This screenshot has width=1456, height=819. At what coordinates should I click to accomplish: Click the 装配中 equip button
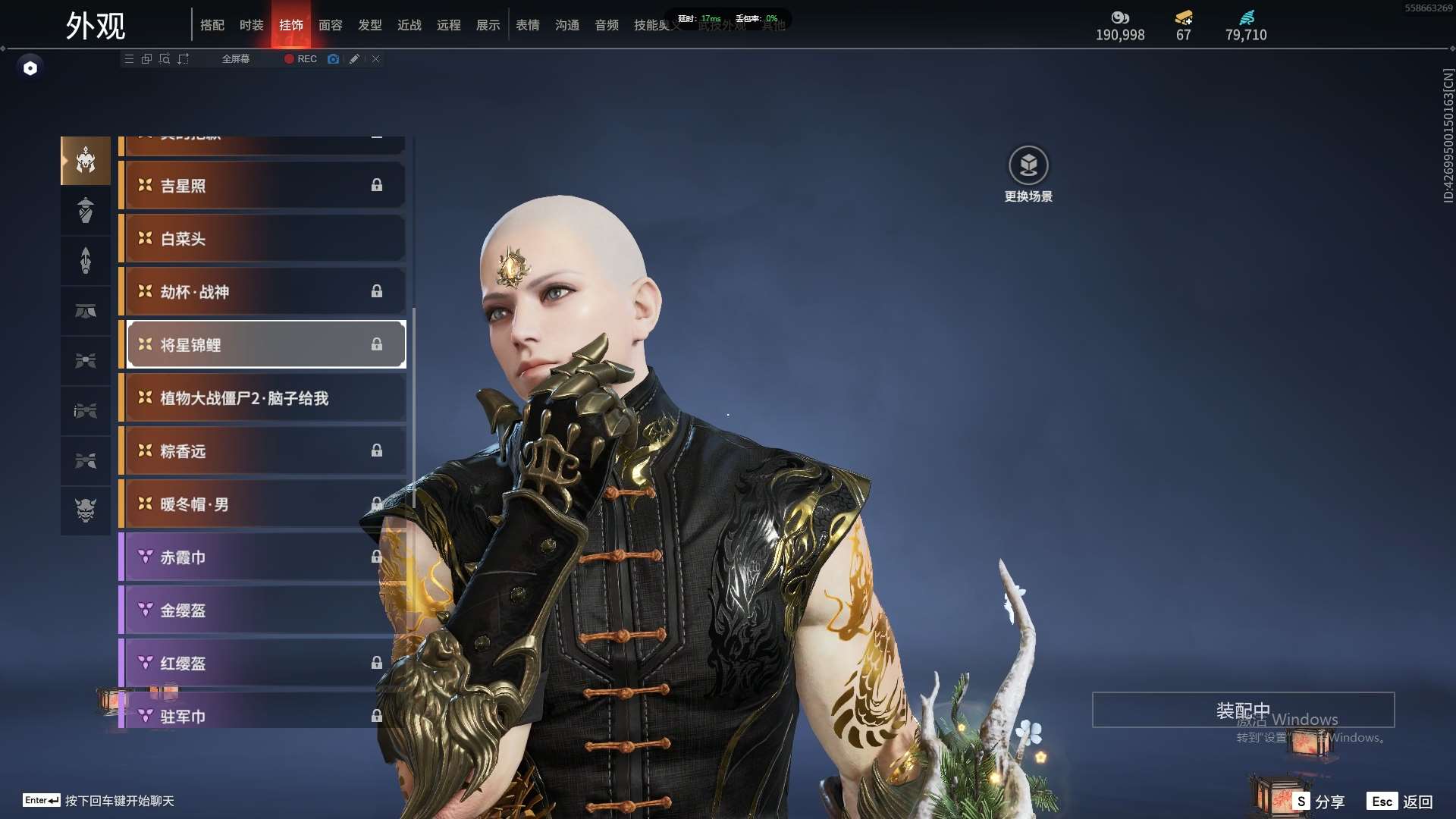(1243, 710)
